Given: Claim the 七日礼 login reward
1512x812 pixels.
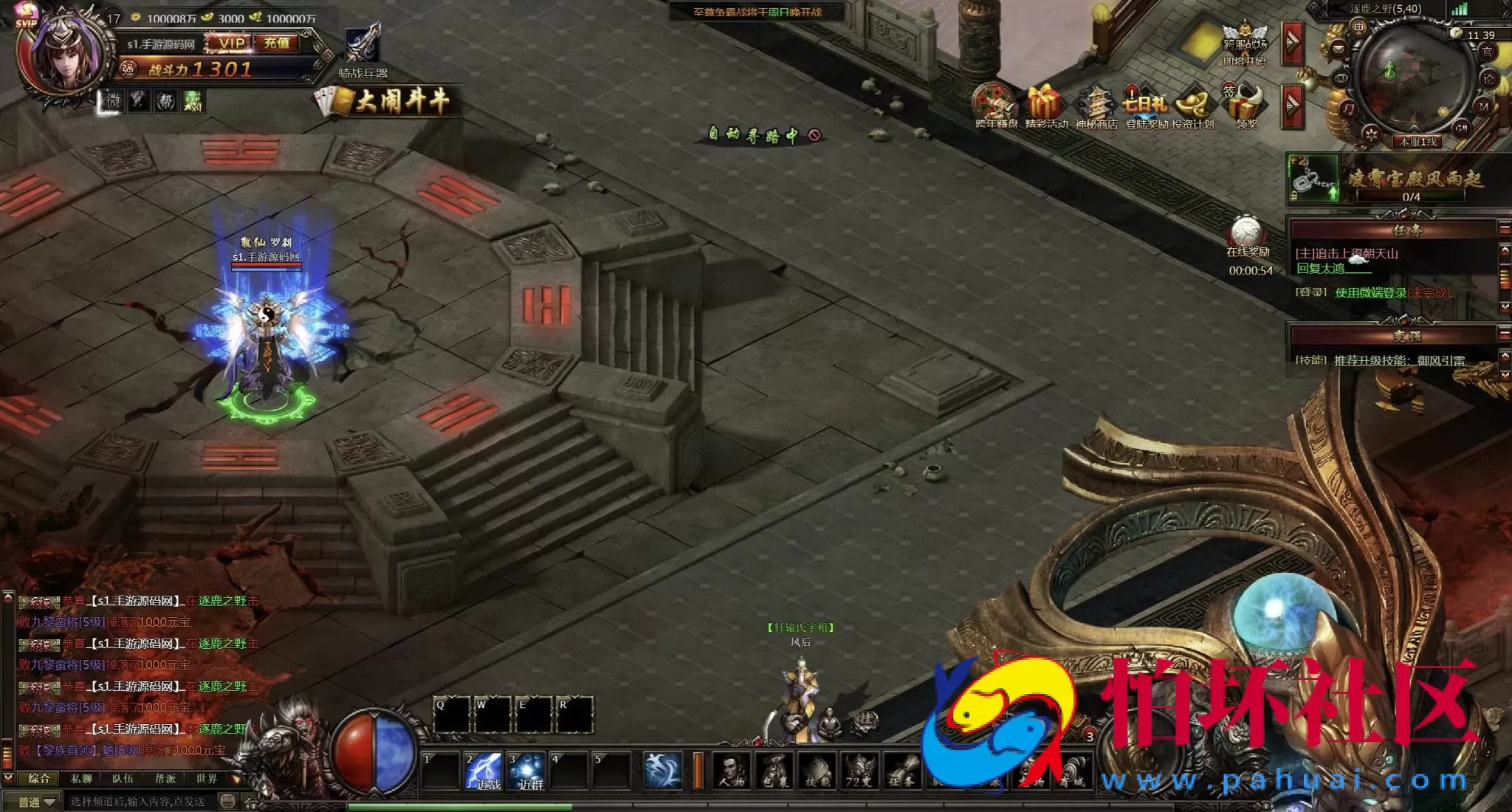Looking at the screenshot, I should click(x=1144, y=103).
